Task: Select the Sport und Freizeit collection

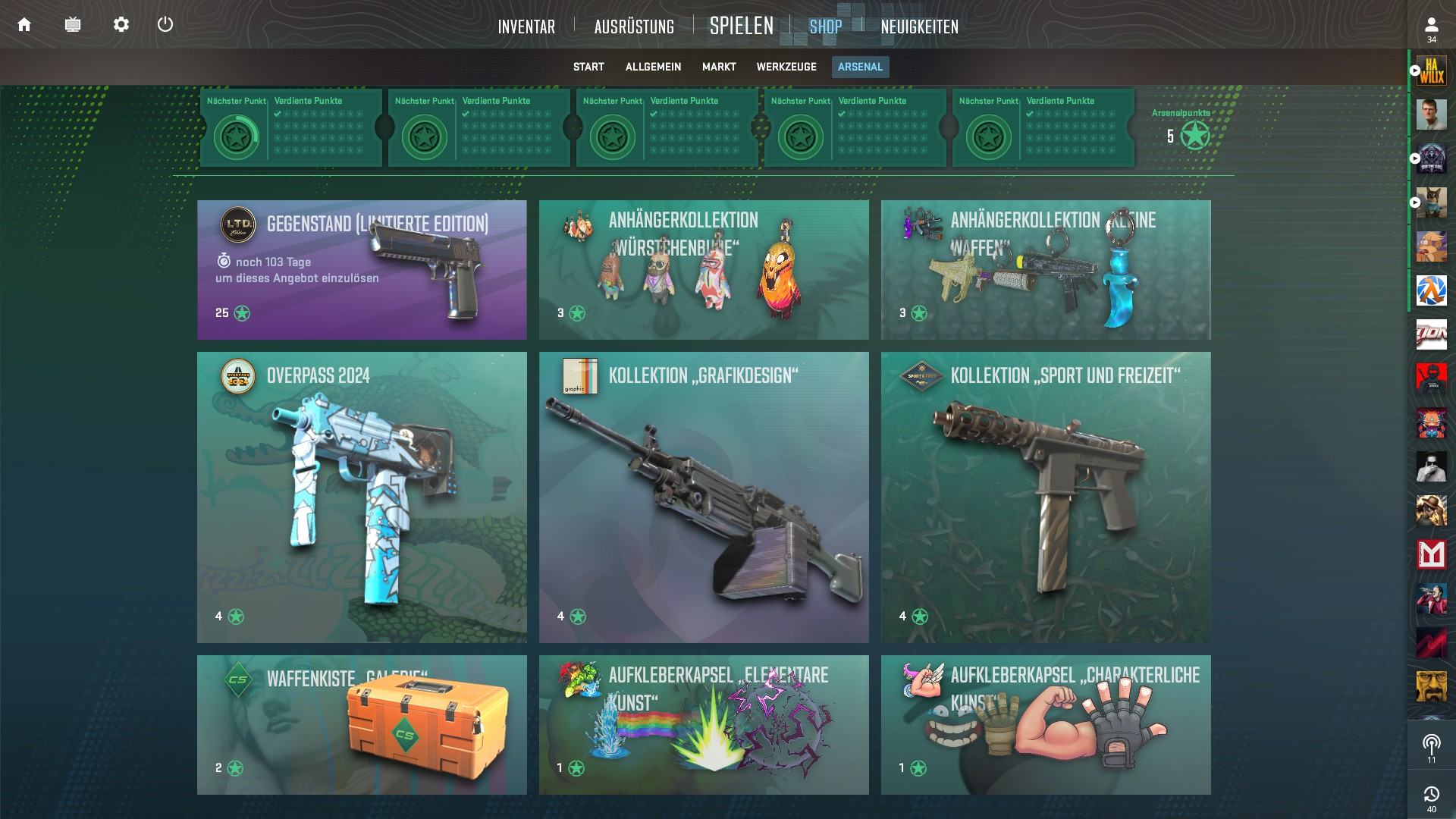Action: 1046,497
